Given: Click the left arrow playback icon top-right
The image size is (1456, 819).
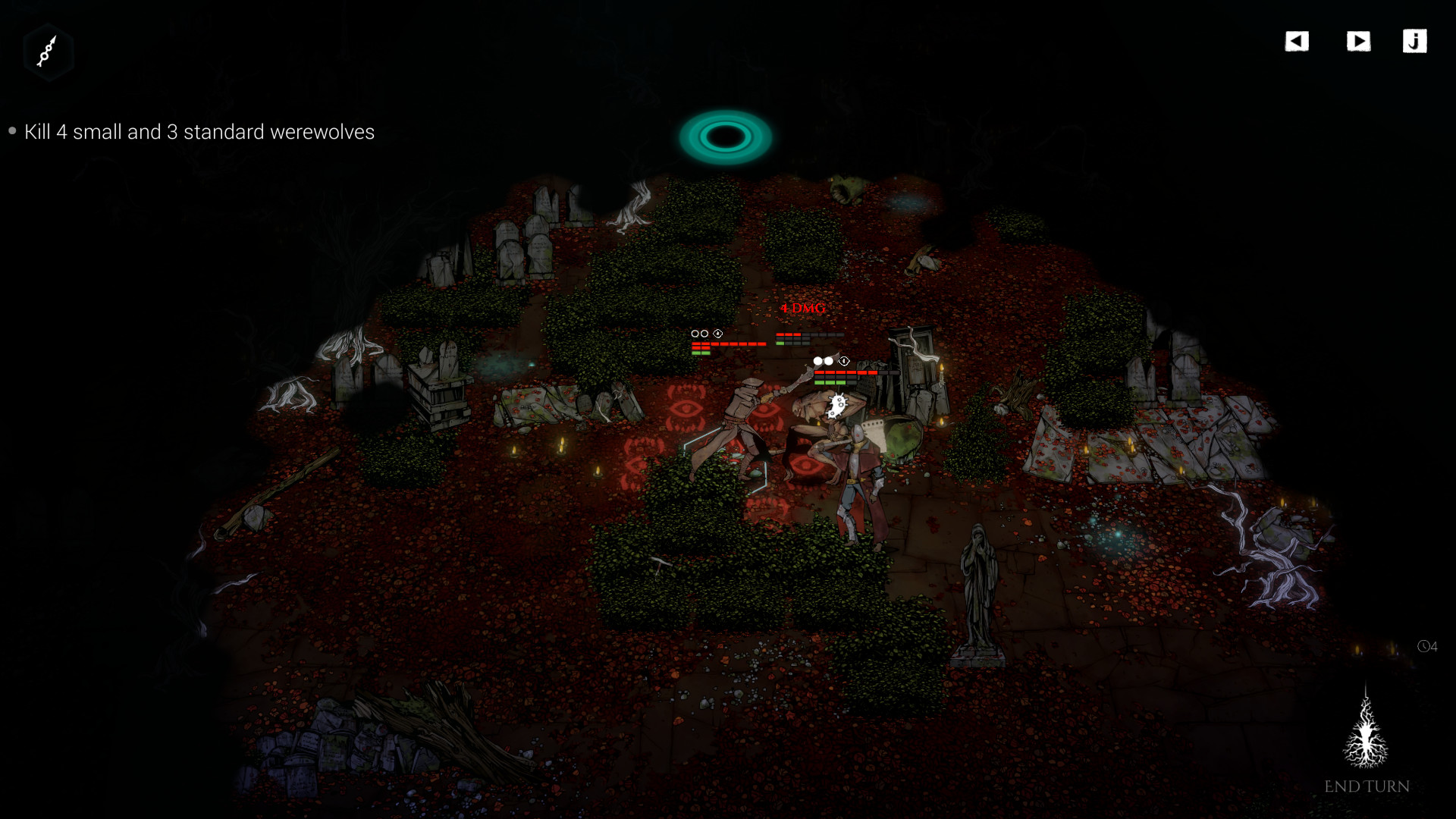Looking at the screenshot, I should click(x=1297, y=42).
